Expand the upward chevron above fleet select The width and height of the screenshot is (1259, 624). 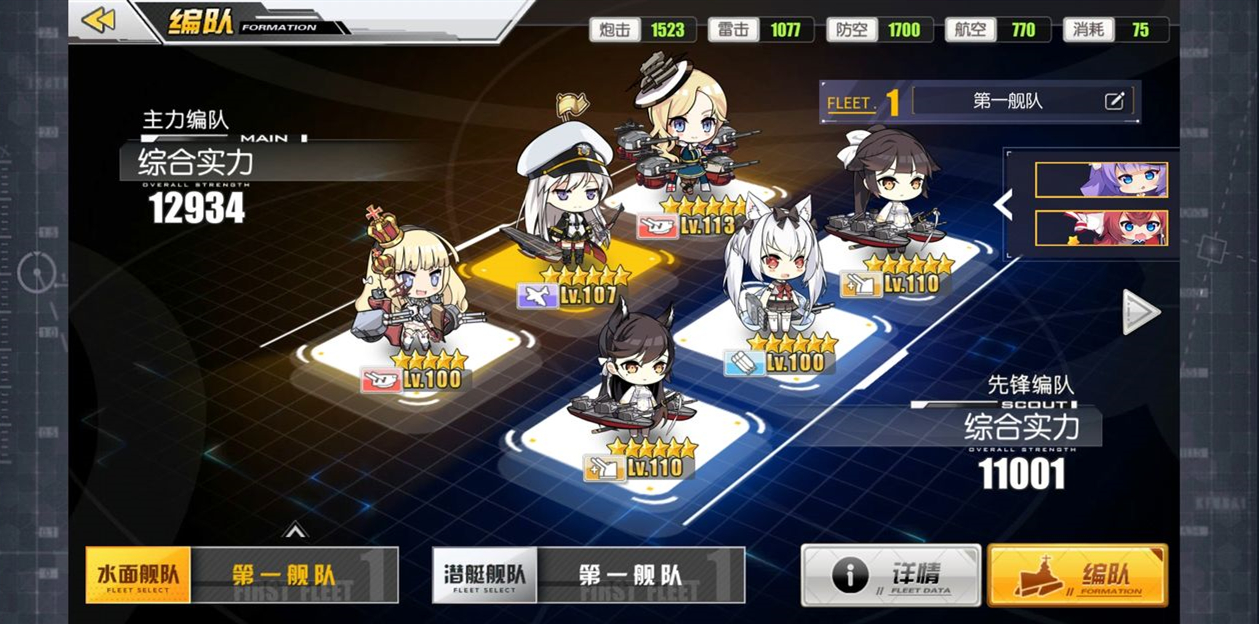(295, 530)
